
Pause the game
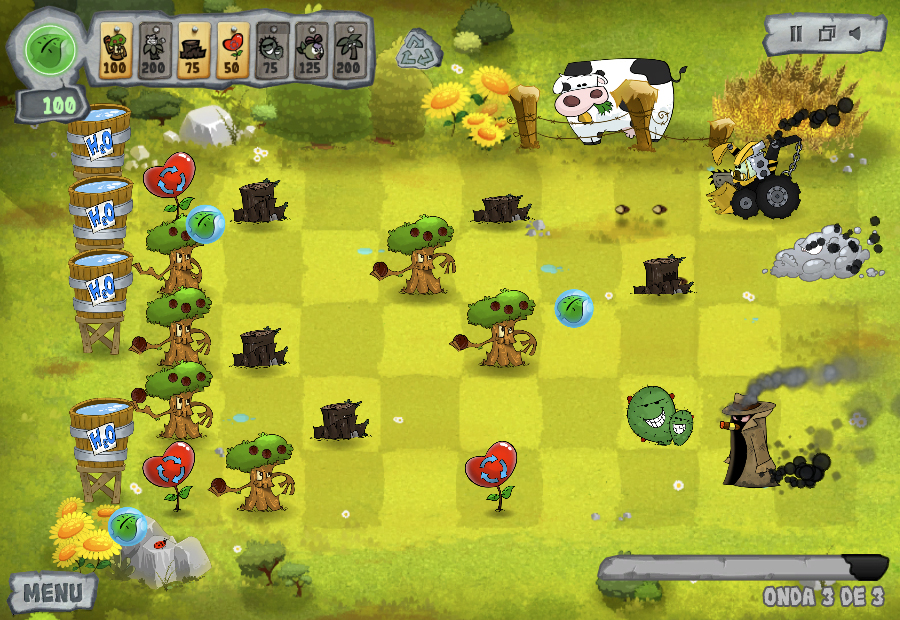tap(796, 34)
